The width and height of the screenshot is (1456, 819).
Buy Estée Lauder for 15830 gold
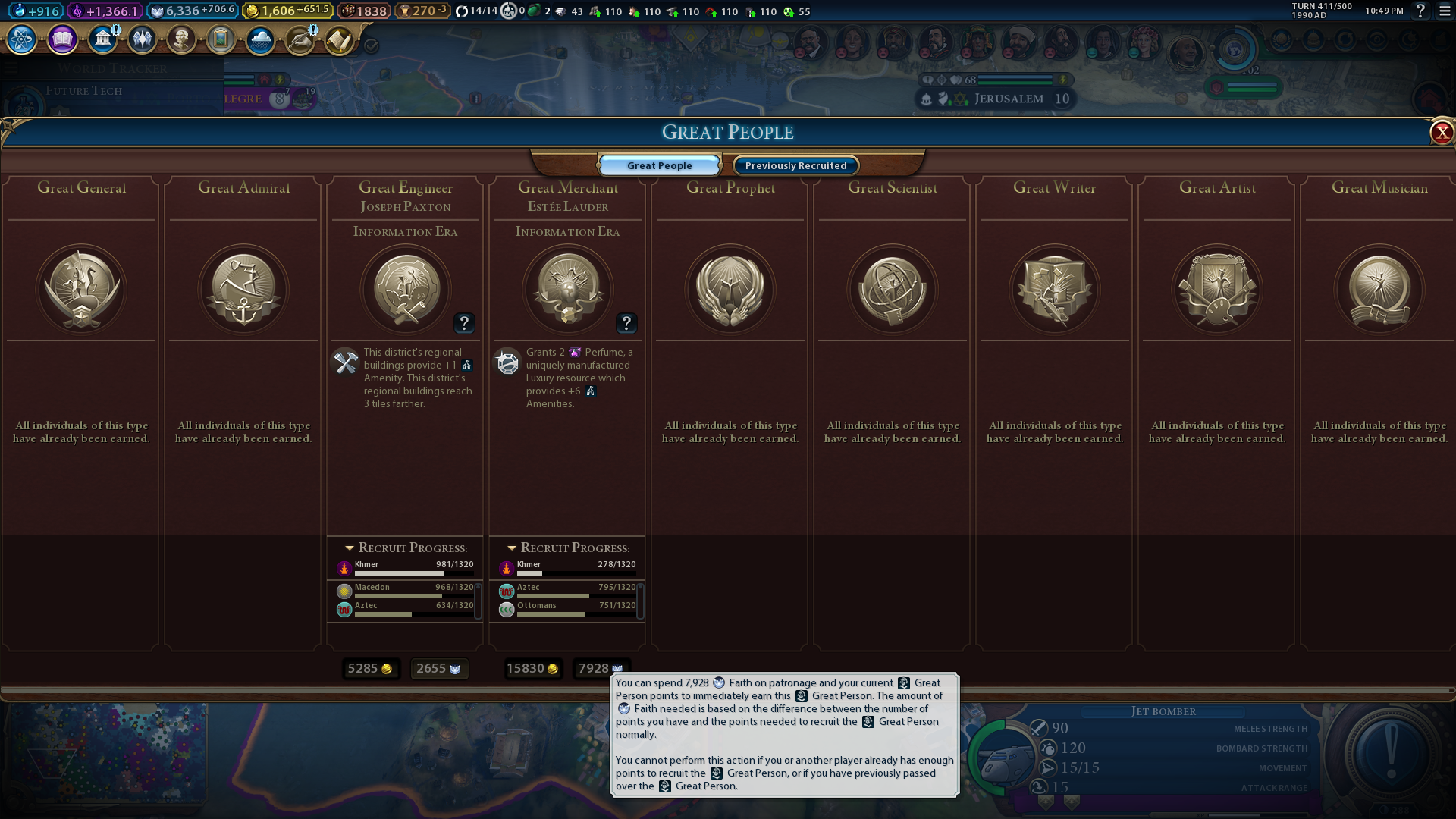(x=532, y=668)
